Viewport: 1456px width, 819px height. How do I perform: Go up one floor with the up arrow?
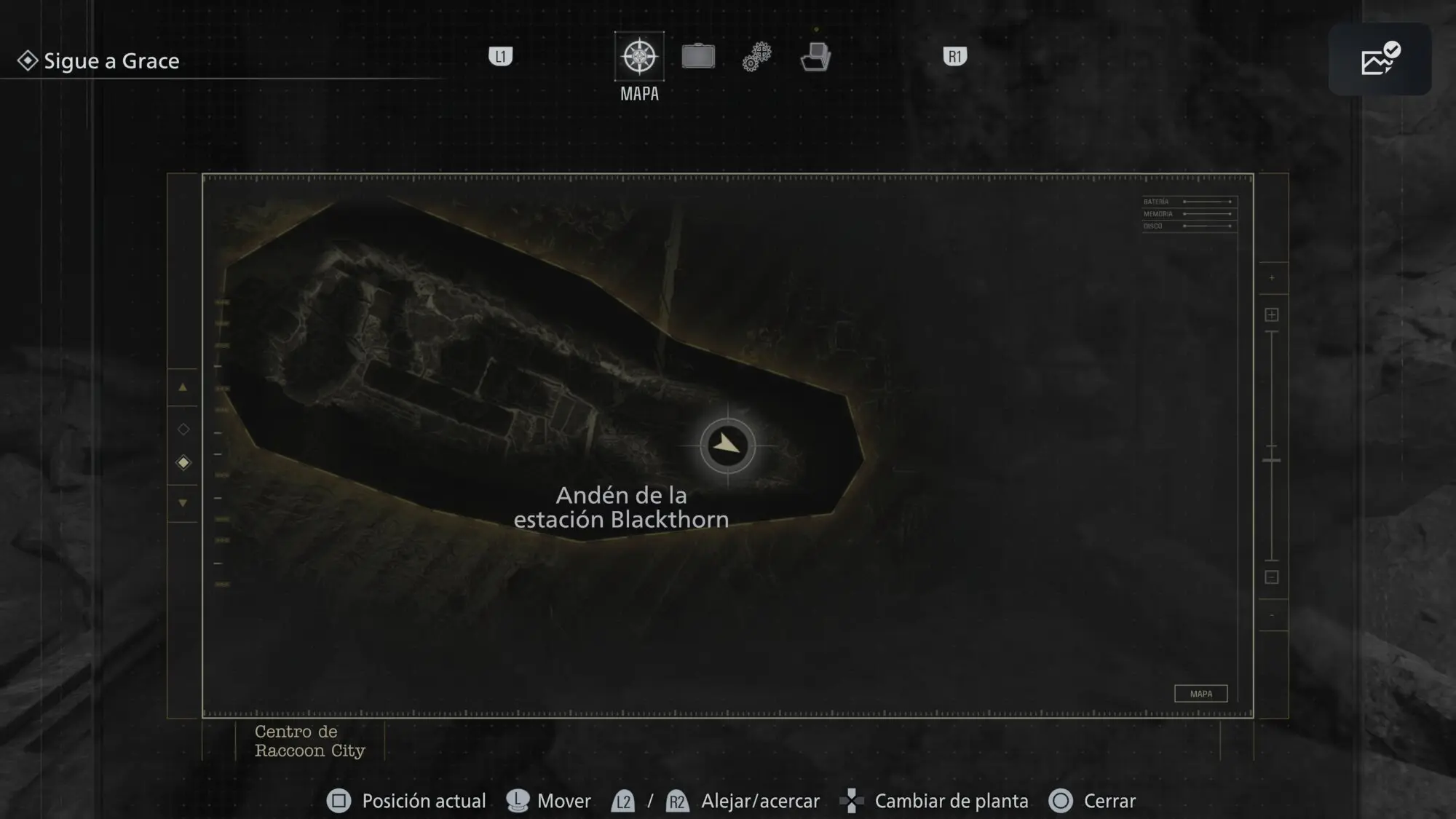(x=183, y=388)
